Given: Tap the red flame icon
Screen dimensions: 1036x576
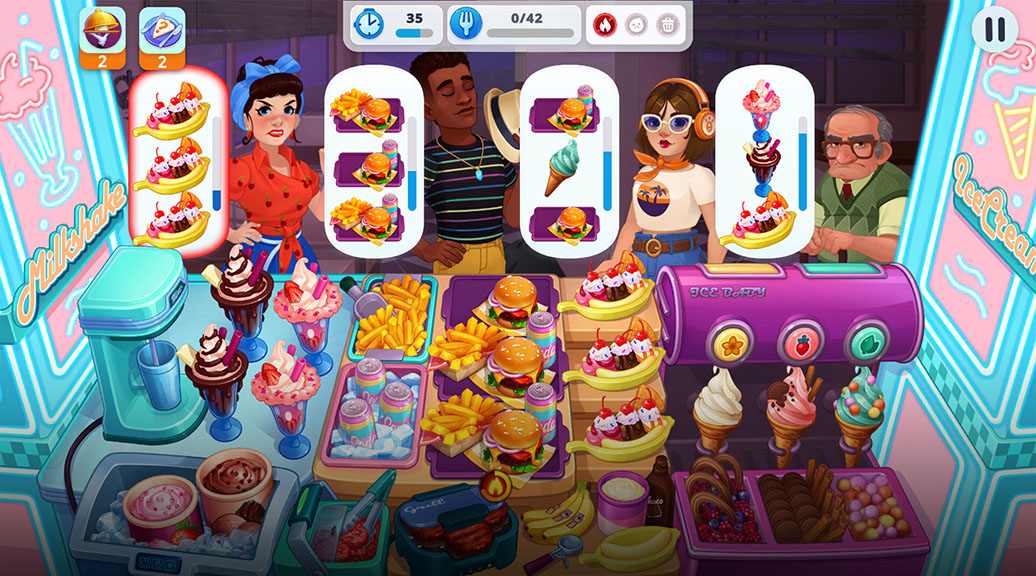Looking at the screenshot, I should (x=603, y=25).
